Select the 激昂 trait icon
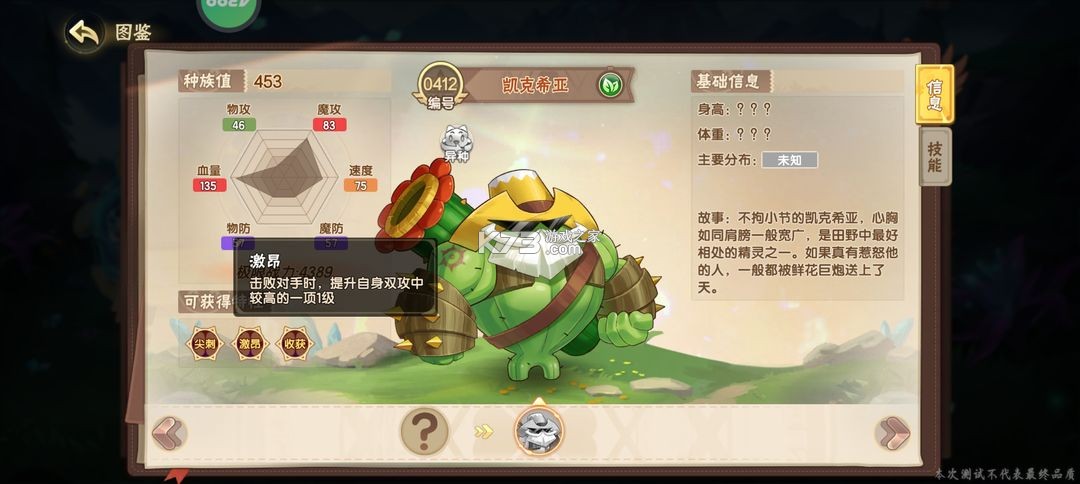The width and height of the screenshot is (1080, 484). pos(250,343)
